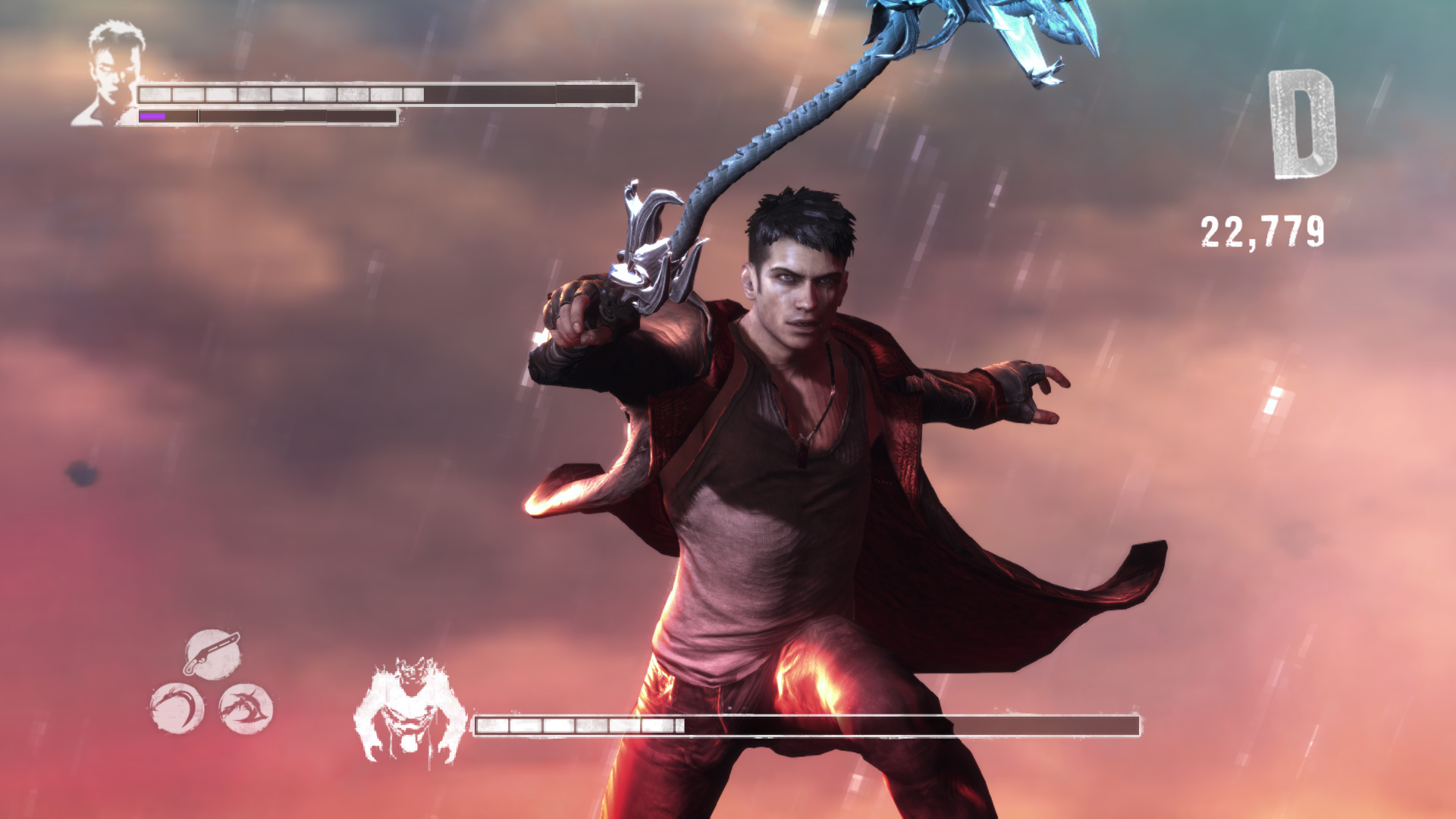Viewport: 1456px width, 819px height.
Task: Select the spiked axe weapon icon
Action: (246, 708)
